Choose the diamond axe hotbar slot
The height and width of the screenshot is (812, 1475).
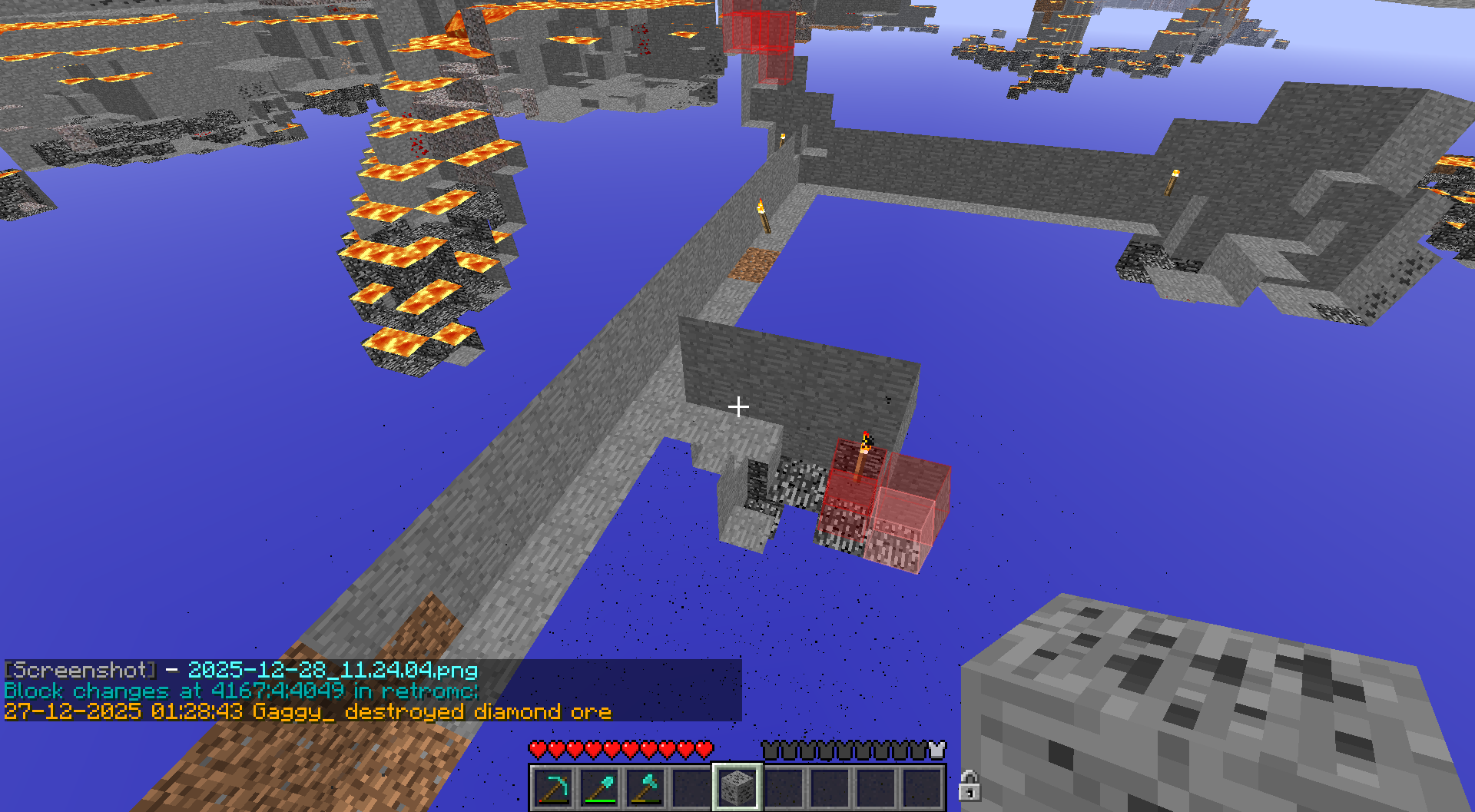(x=645, y=787)
